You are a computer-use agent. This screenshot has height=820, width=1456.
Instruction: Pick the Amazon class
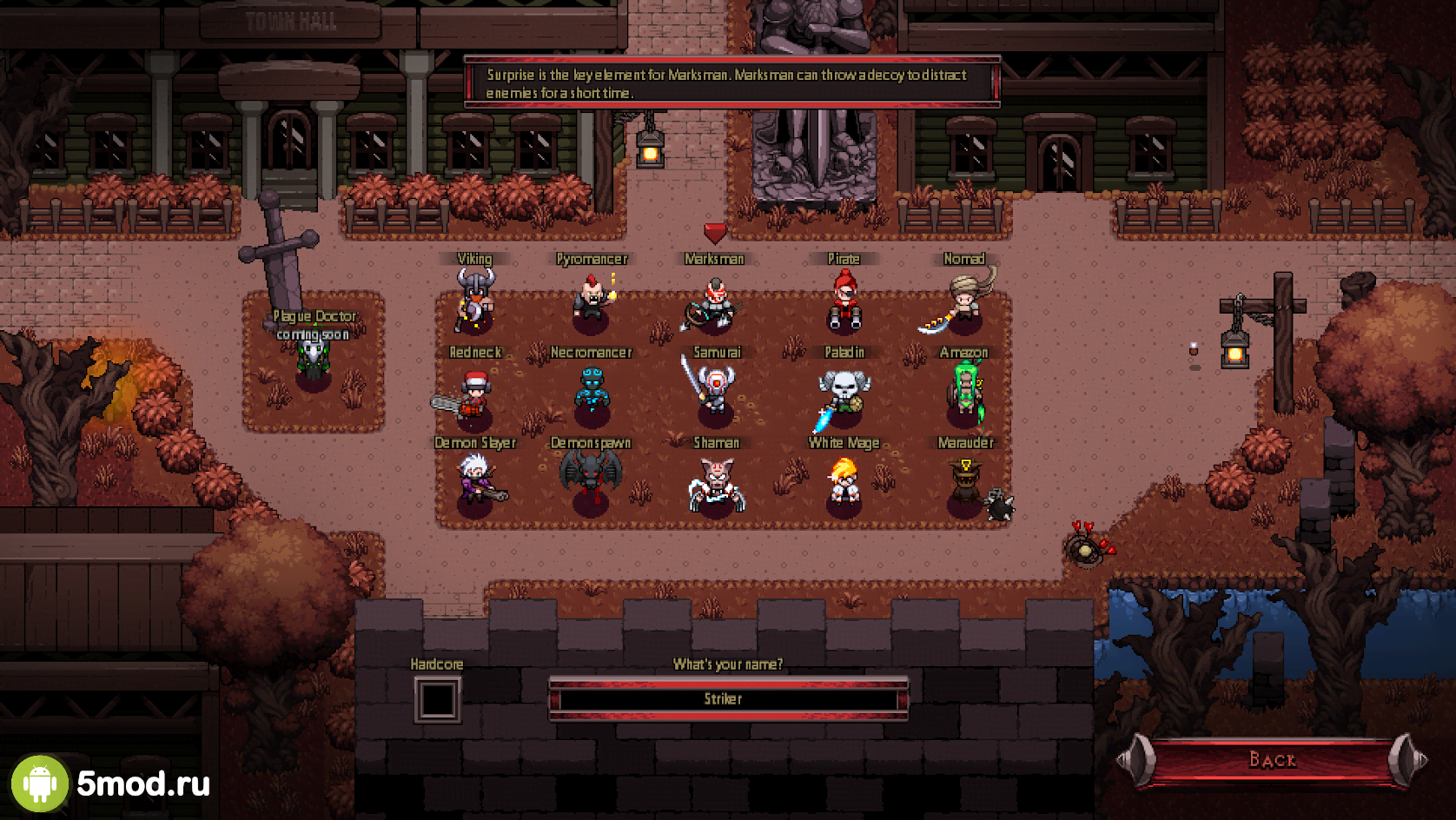965,393
